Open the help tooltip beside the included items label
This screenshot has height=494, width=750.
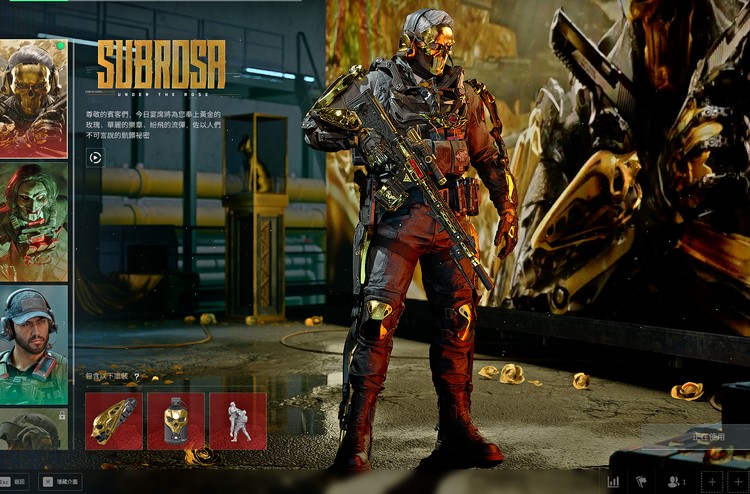[135, 377]
